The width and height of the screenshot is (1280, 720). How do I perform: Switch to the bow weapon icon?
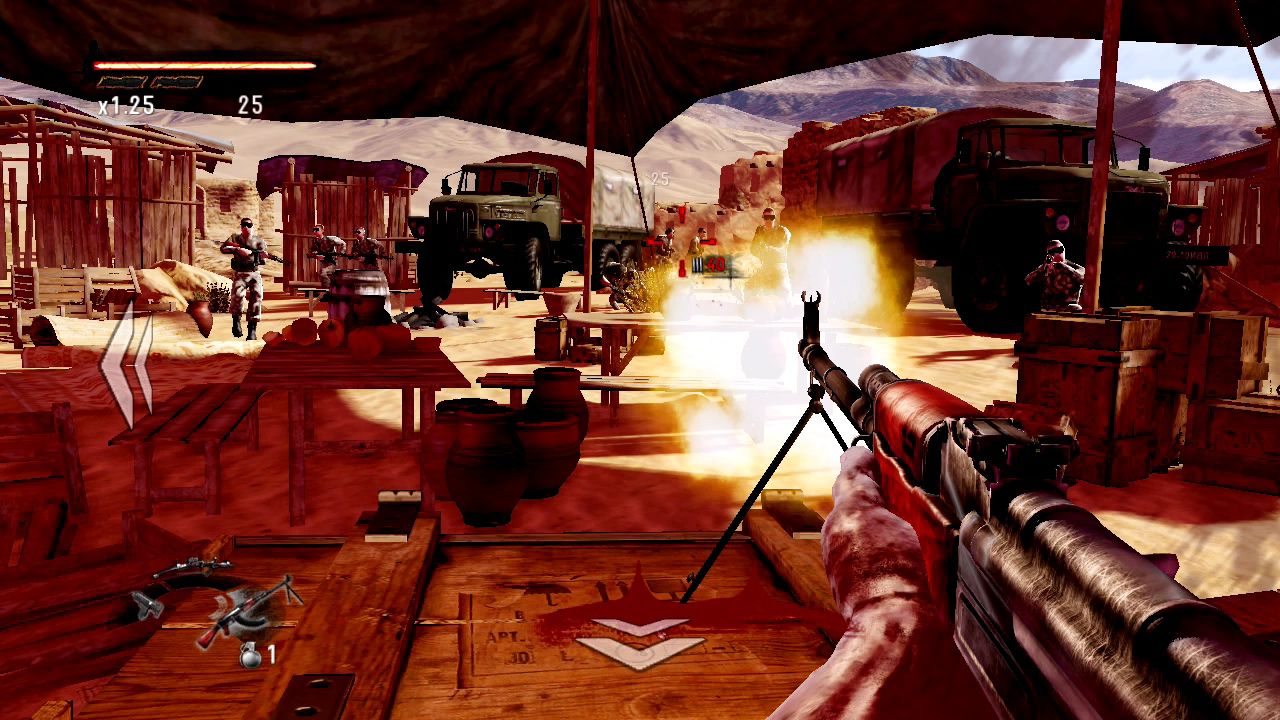tap(193, 566)
